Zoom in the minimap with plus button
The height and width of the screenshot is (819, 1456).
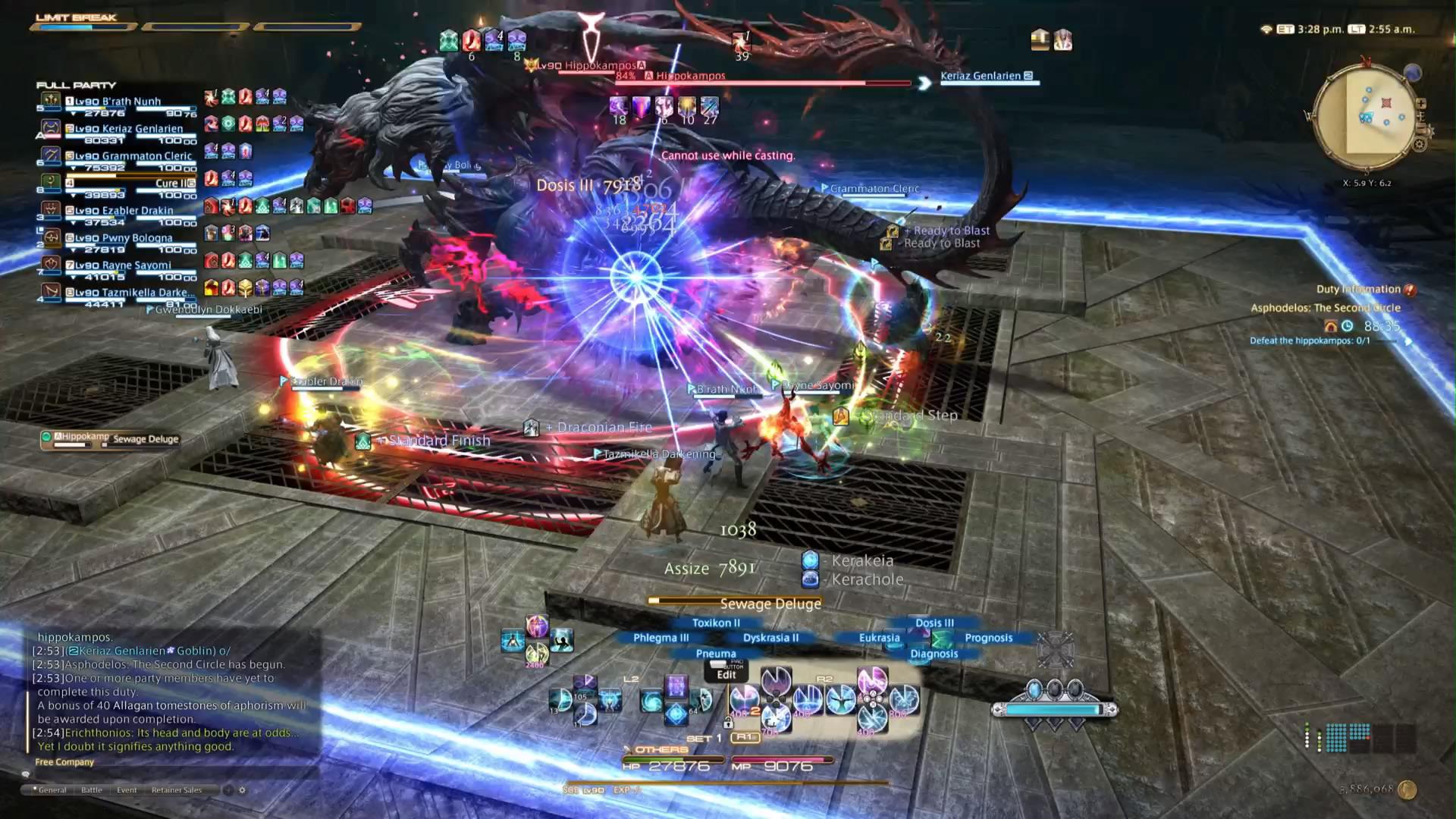pyautogui.click(x=1420, y=104)
